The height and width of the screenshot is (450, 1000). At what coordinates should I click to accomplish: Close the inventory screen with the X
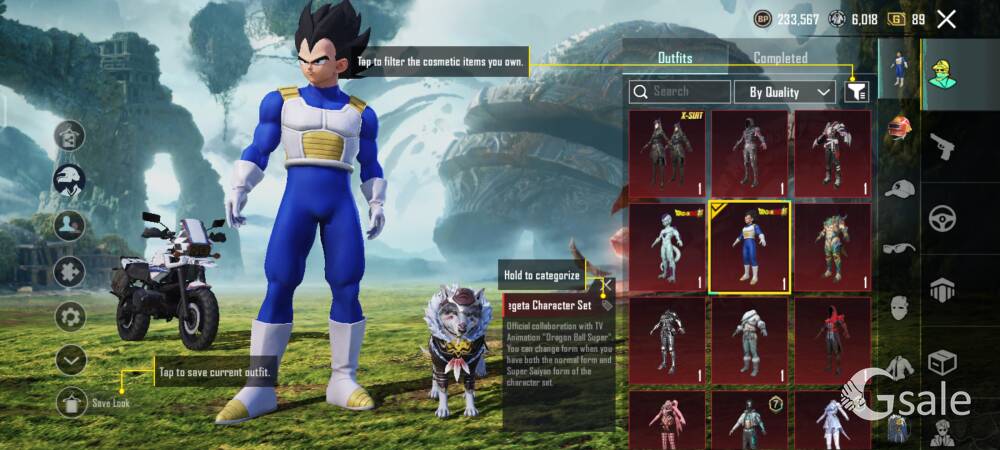pyautogui.click(x=946, y=19)
